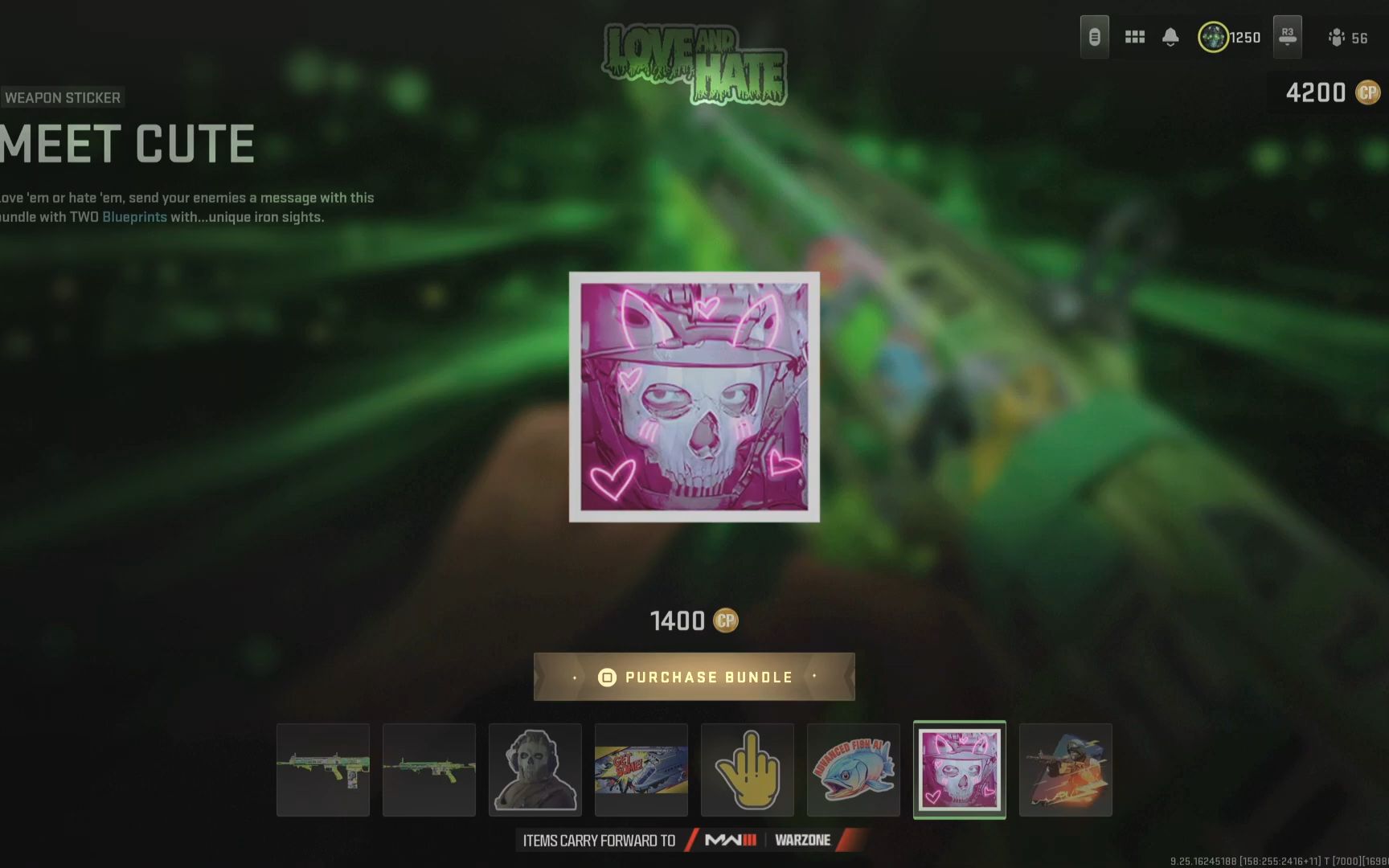This screenshot has height=868, width=1389.
Task: Choose the orange soldier artwork thumbnail
Action: (x=1066, y=770)
